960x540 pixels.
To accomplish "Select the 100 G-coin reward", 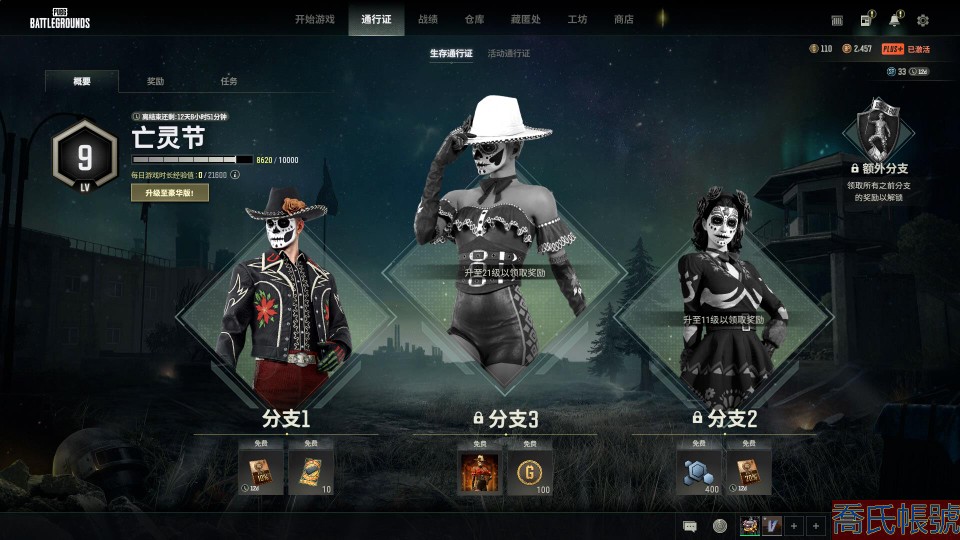I will pyautogui.click(x=529, y=470).
